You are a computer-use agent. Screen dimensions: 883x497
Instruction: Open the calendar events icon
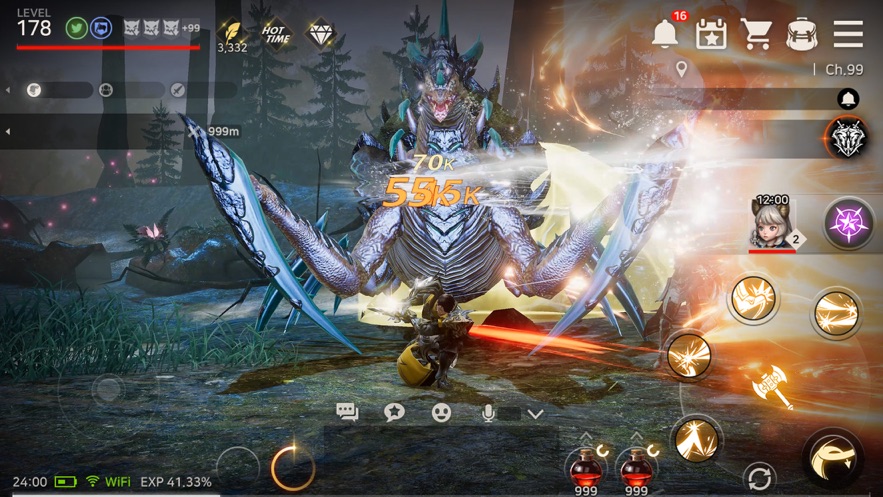(711, 33)
